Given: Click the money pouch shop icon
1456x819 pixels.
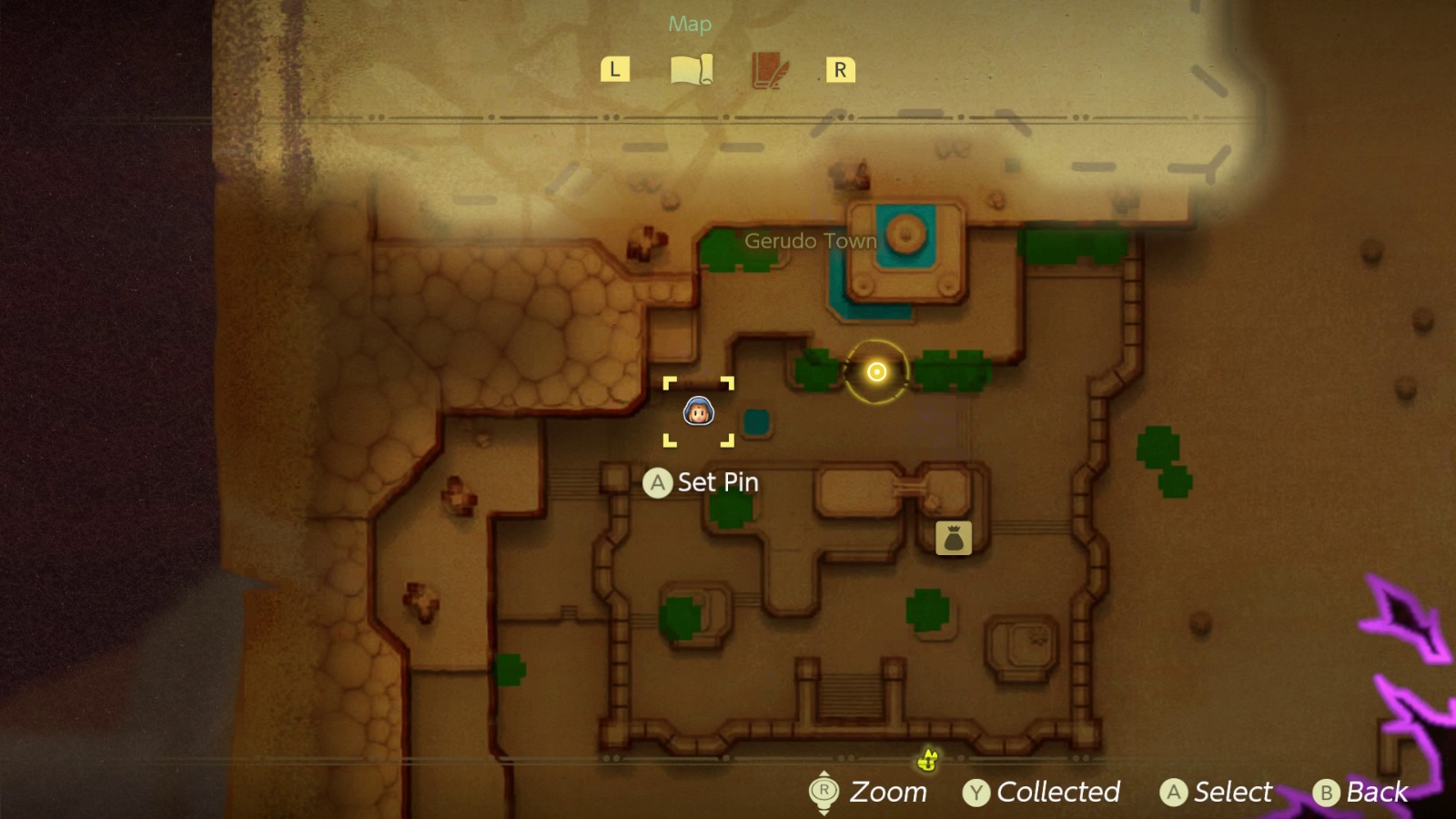Looking at the screenshot, I should [x=952, y=538].
